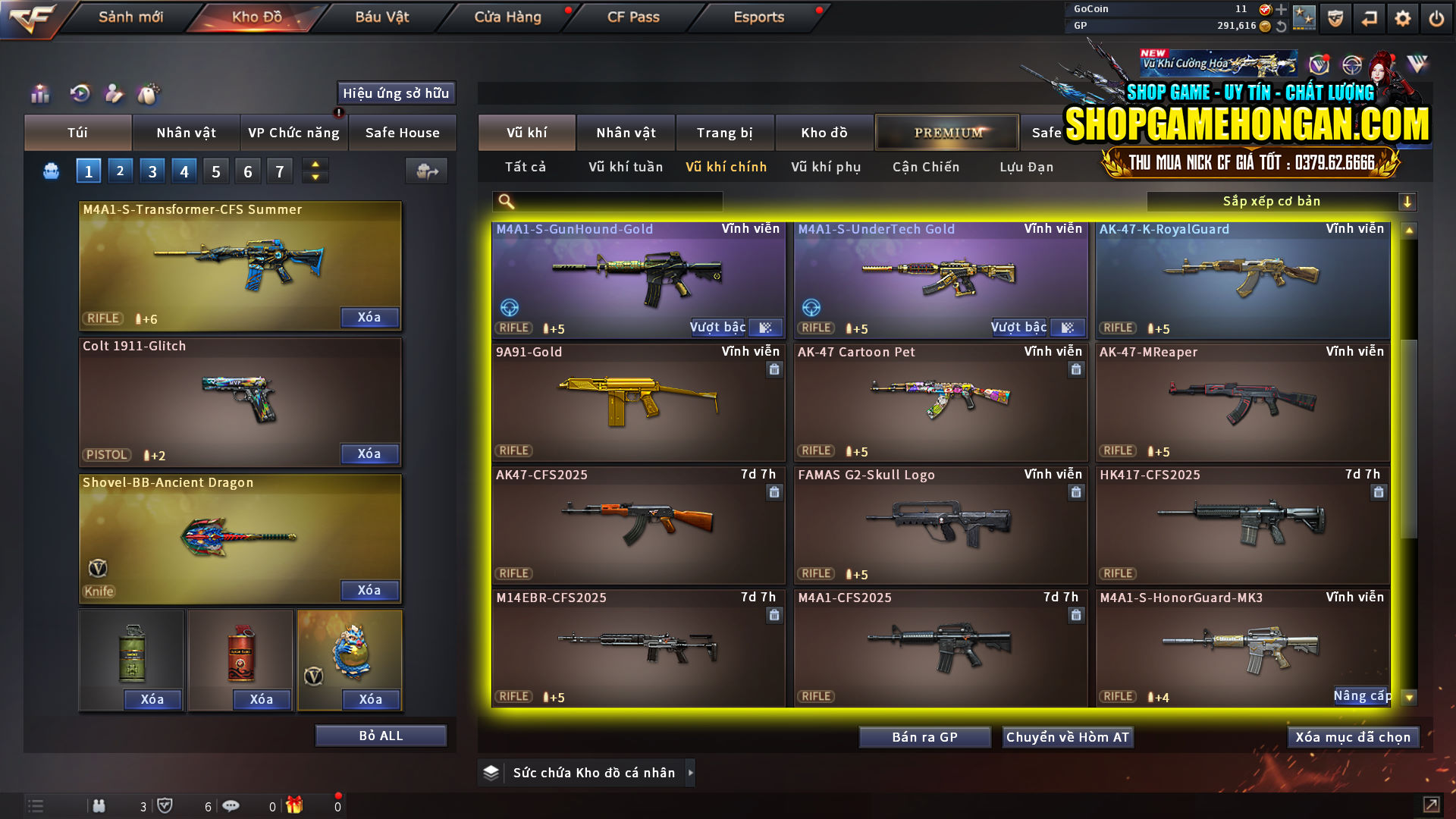This screenshot has height=819, width=1456.
Task: Switch to the Vũ khí phụ tab
Action: [827, 167]
